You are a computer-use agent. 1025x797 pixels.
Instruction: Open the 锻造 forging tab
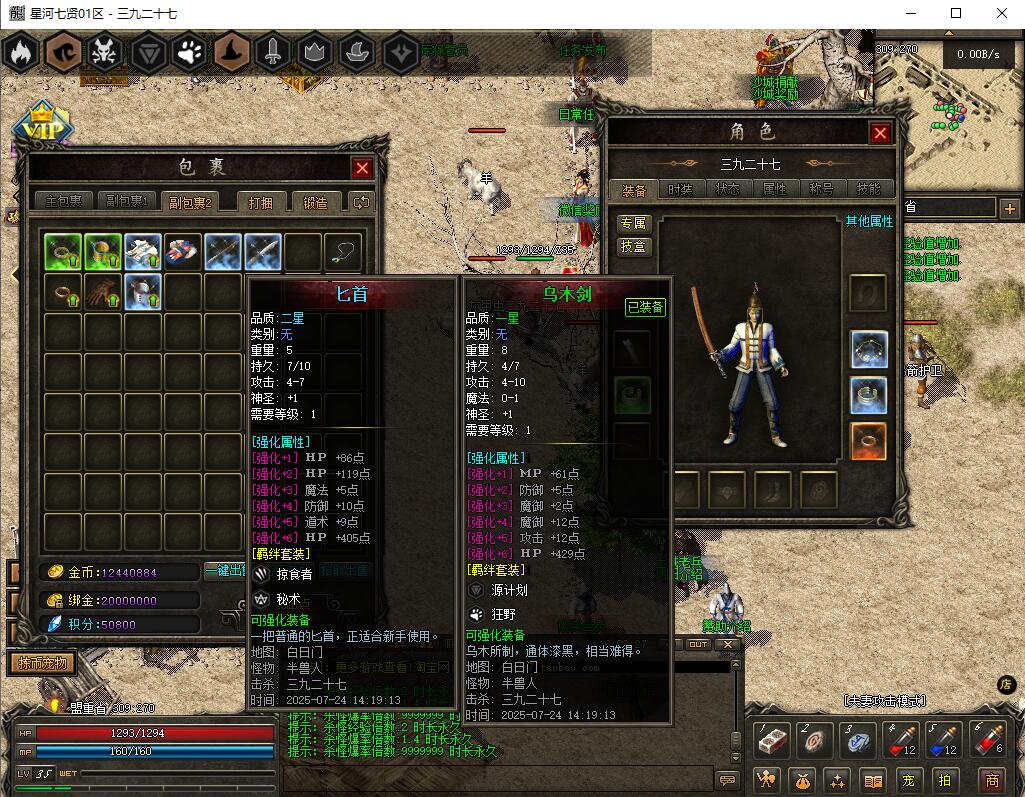[315, 202]
